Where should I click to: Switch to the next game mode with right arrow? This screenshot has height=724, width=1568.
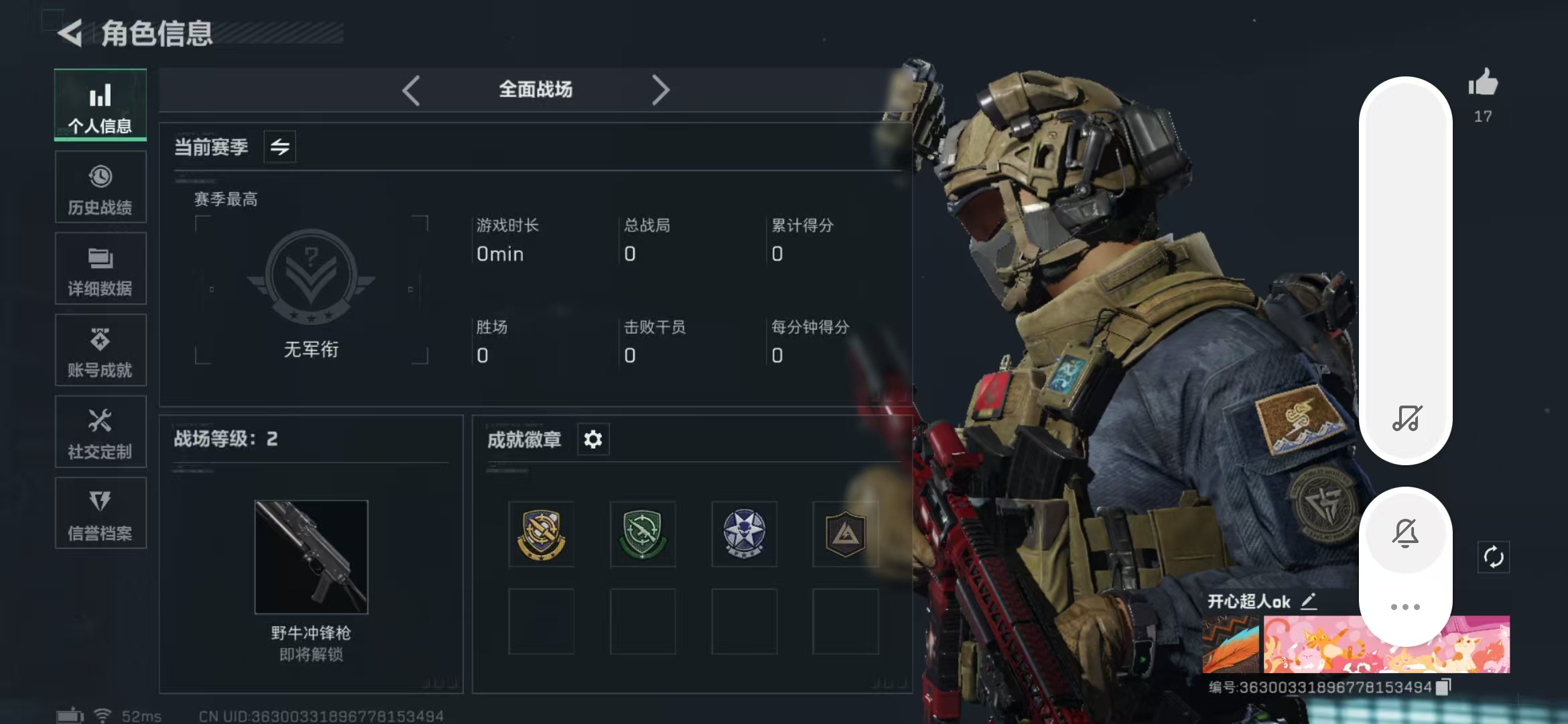point(660,90)
